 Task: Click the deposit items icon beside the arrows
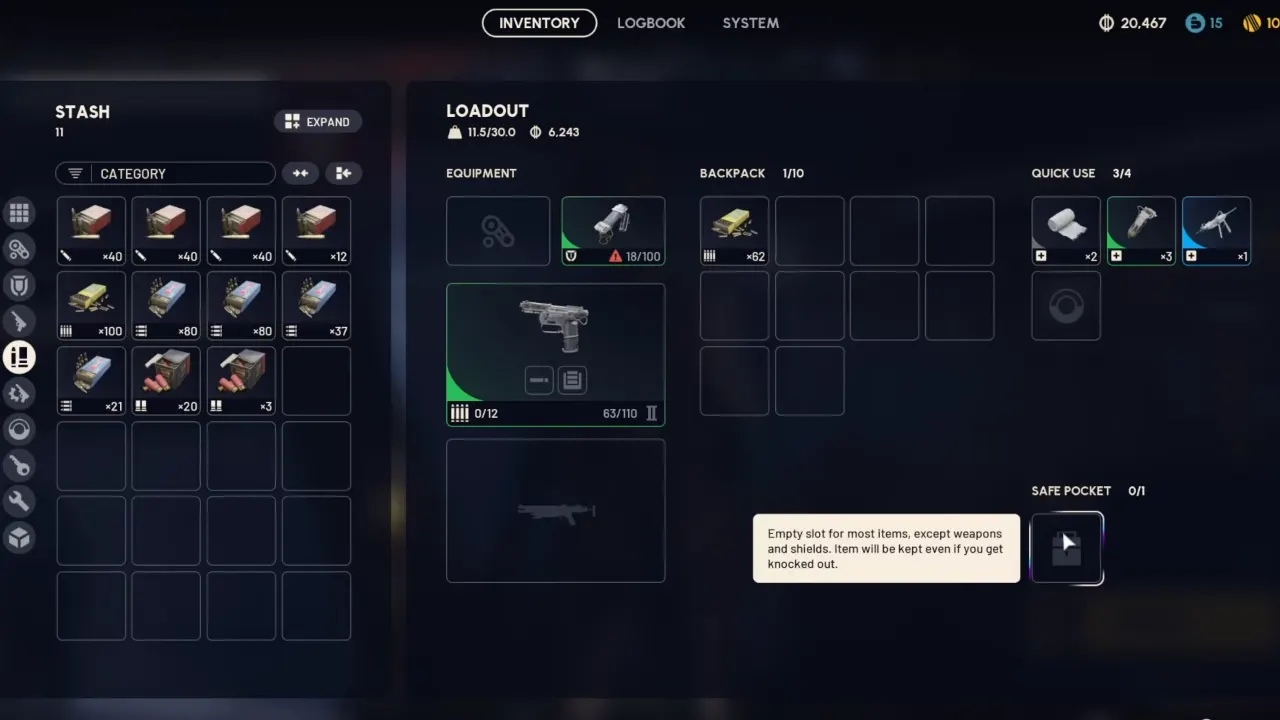pos(343,173)
